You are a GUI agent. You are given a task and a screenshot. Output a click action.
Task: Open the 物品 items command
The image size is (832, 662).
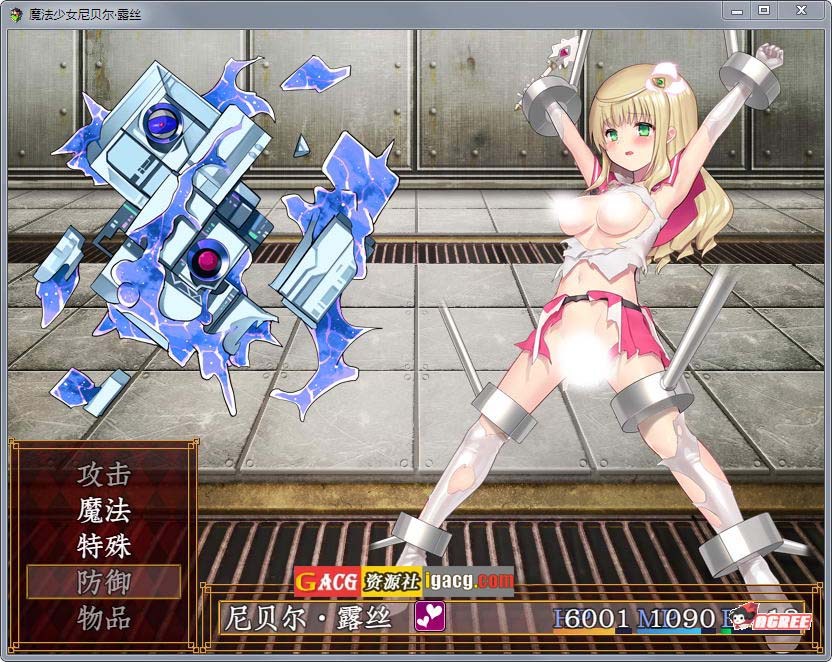pyautogui.click(x=104, y=618)
